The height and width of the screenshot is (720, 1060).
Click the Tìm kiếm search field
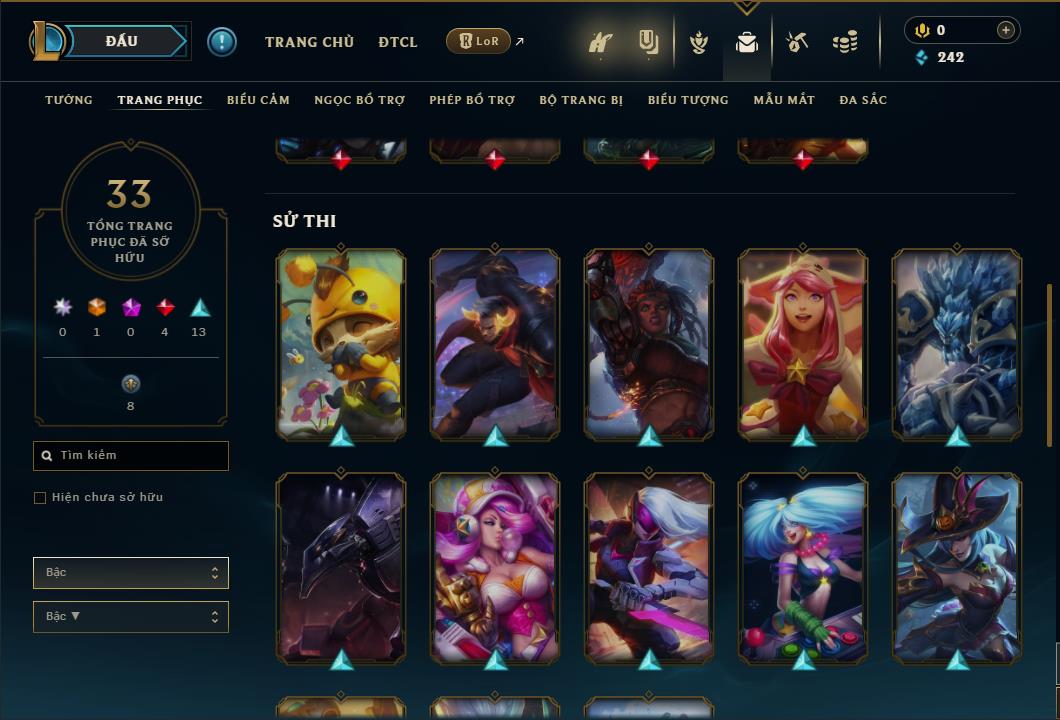131,456
